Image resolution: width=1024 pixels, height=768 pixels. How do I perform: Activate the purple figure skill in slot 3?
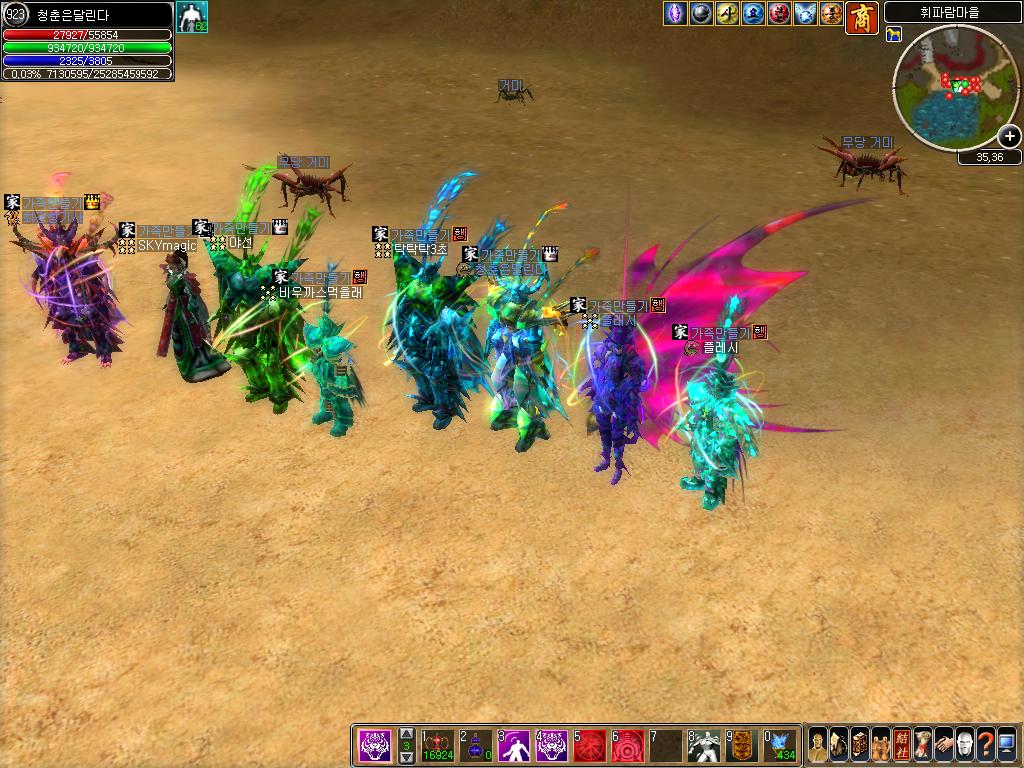pyautogui.click(x=514, y=746)
